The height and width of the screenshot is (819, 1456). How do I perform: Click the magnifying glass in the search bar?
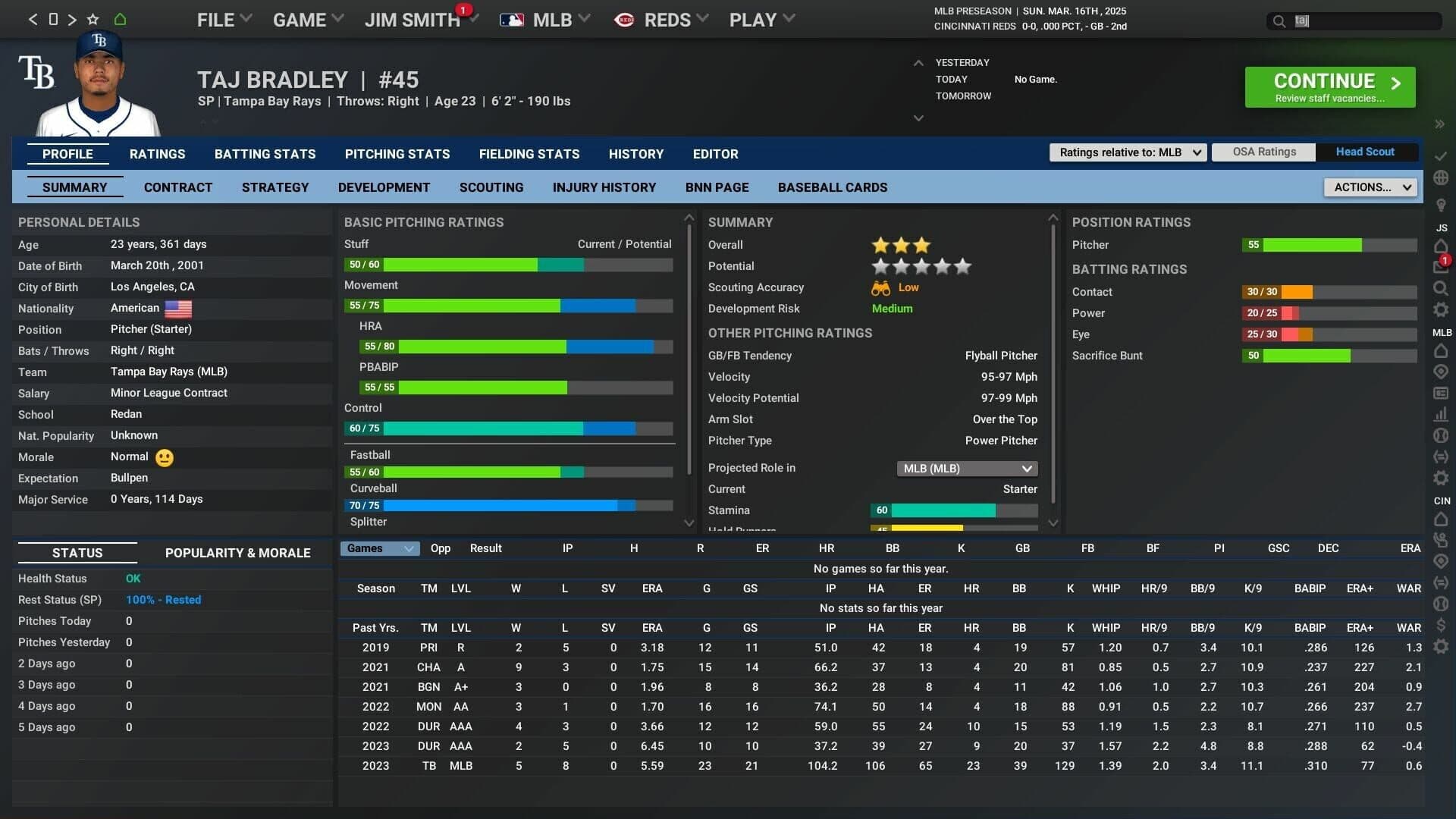1279,21
